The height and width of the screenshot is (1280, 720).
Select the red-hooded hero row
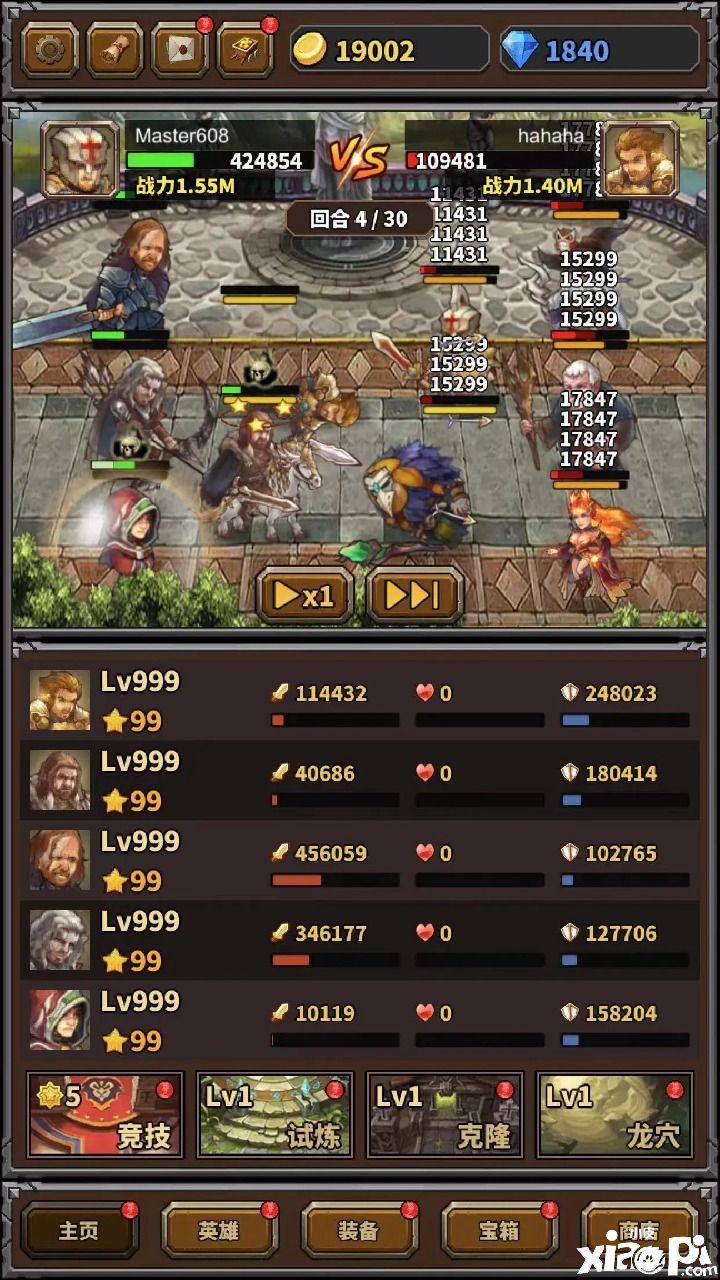(x=360, y=1020)
